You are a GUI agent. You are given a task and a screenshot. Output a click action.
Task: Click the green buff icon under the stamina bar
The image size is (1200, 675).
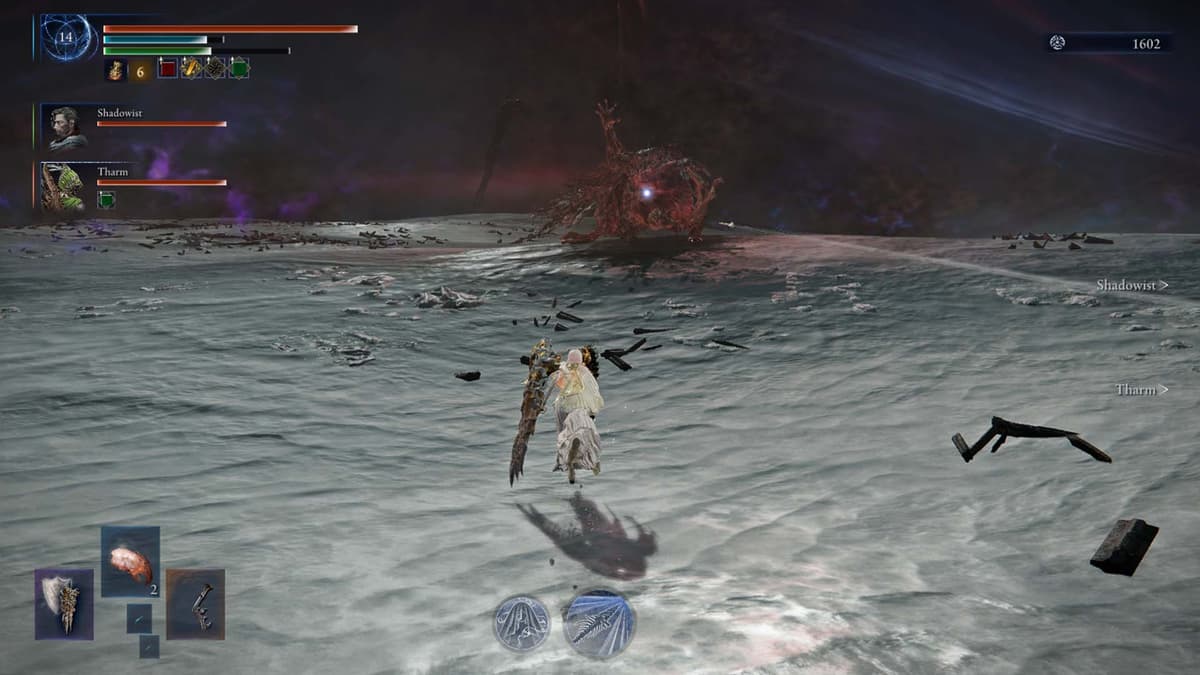coord(239,69)
